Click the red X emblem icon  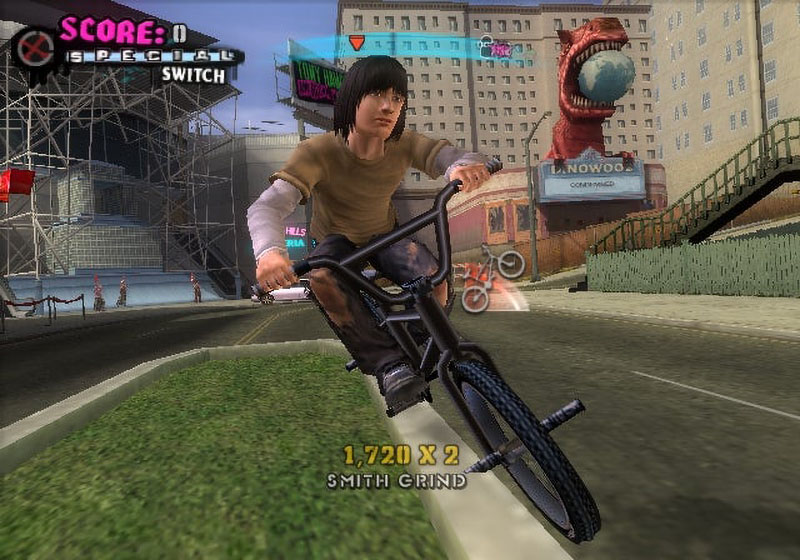[36, 47]
